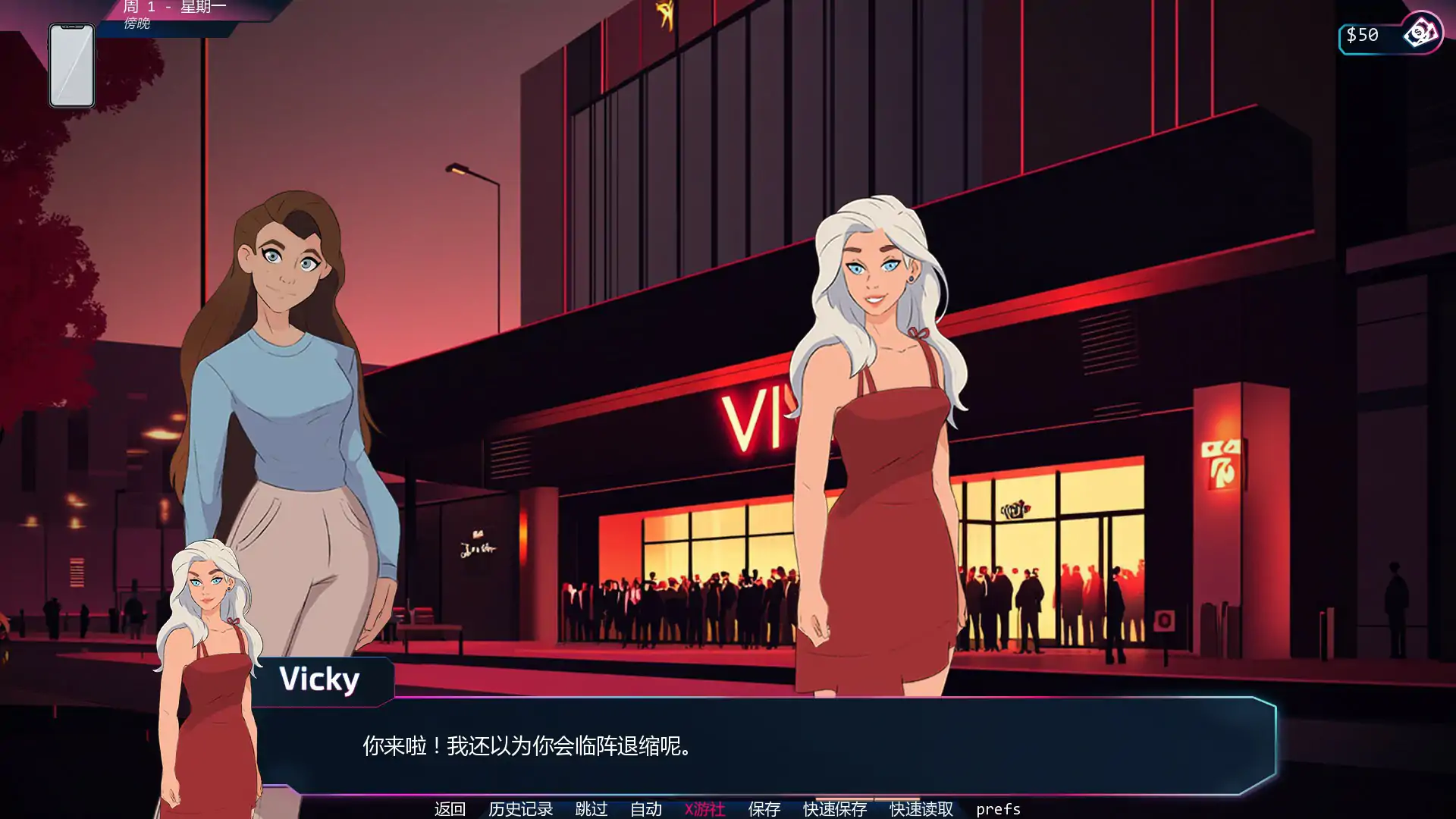
Task: Open the $50 money panel
Action: 1361,33
